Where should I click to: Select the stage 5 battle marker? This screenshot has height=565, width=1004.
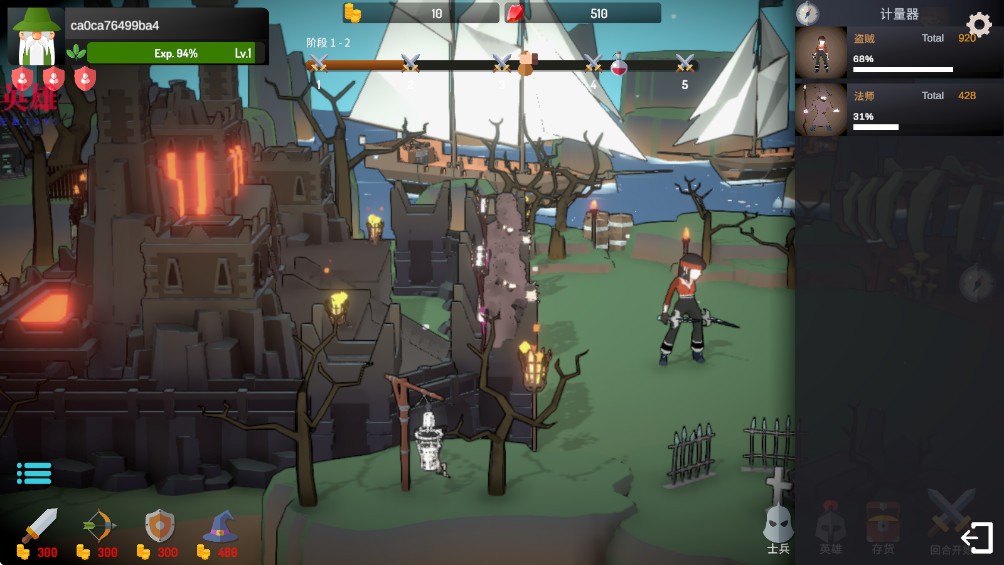click(x=685, y=65)
